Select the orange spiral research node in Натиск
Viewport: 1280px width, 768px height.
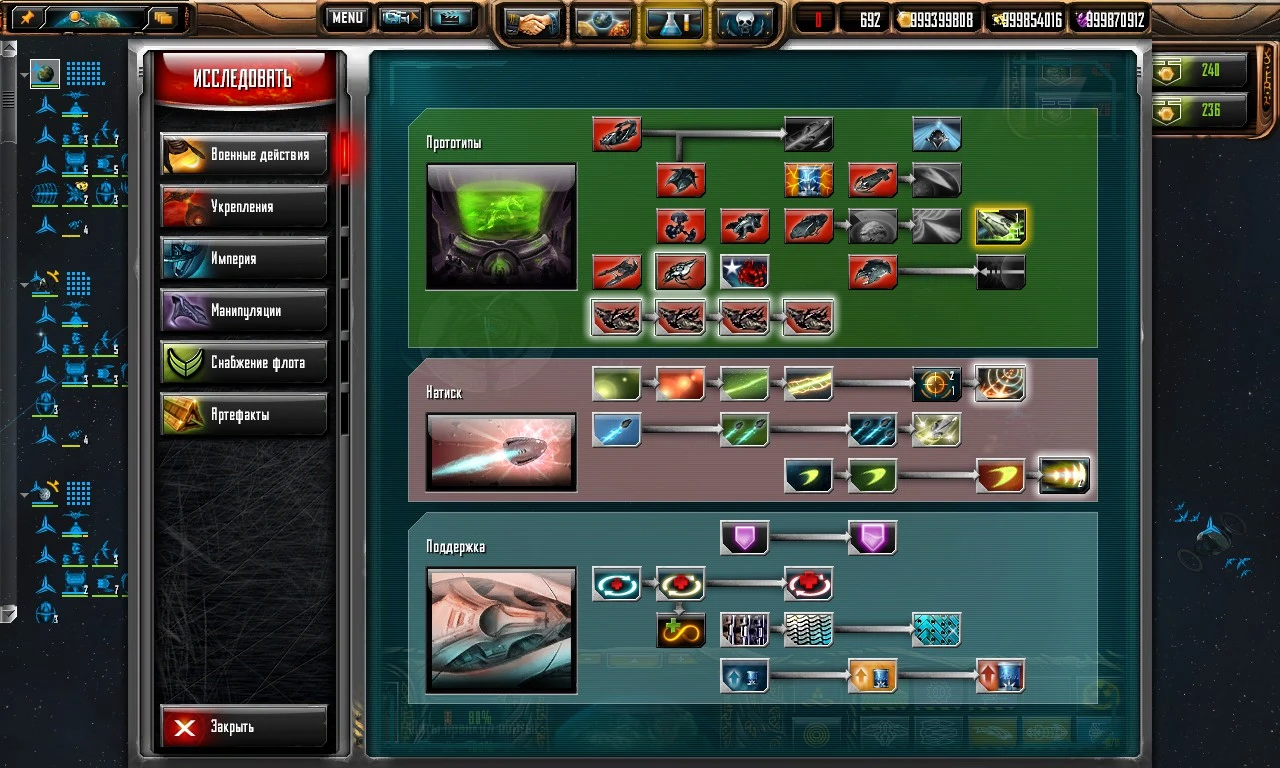[1000, 384]
